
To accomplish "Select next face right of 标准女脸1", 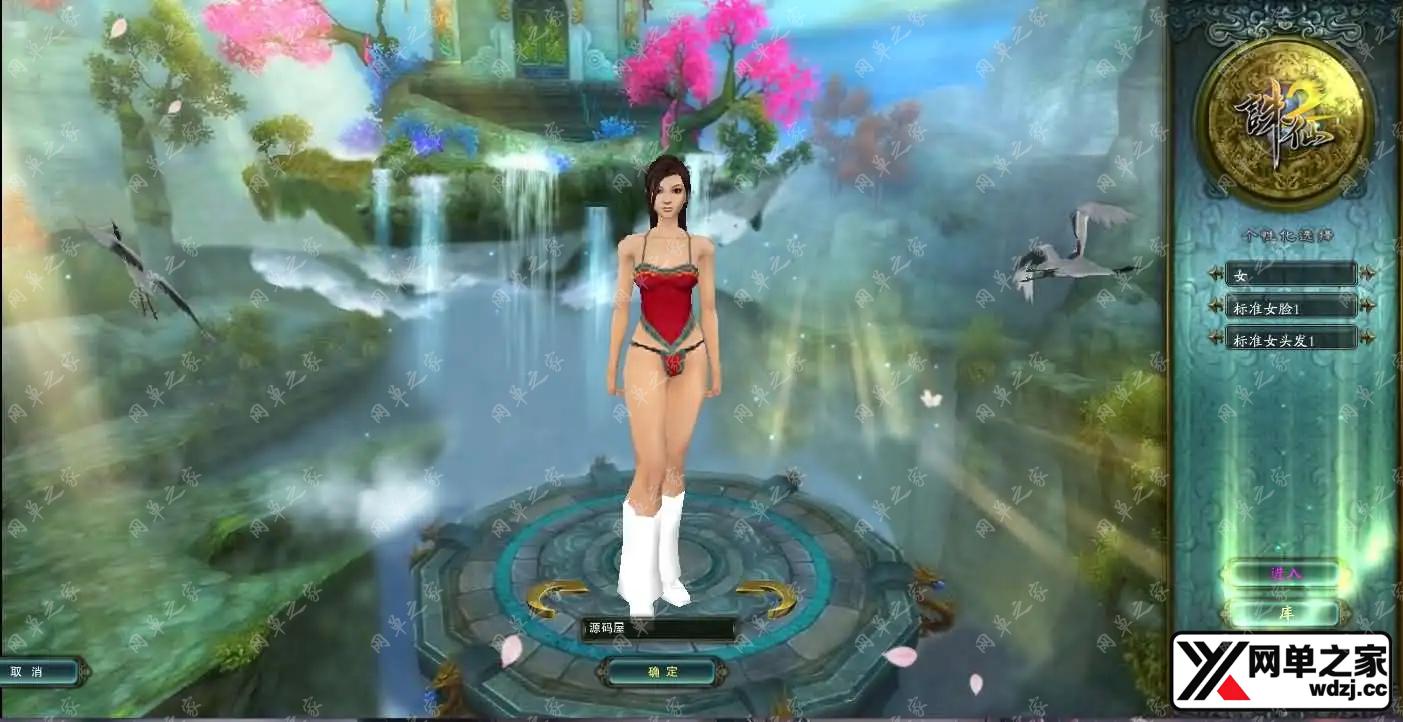I will tap(1367, 306).
